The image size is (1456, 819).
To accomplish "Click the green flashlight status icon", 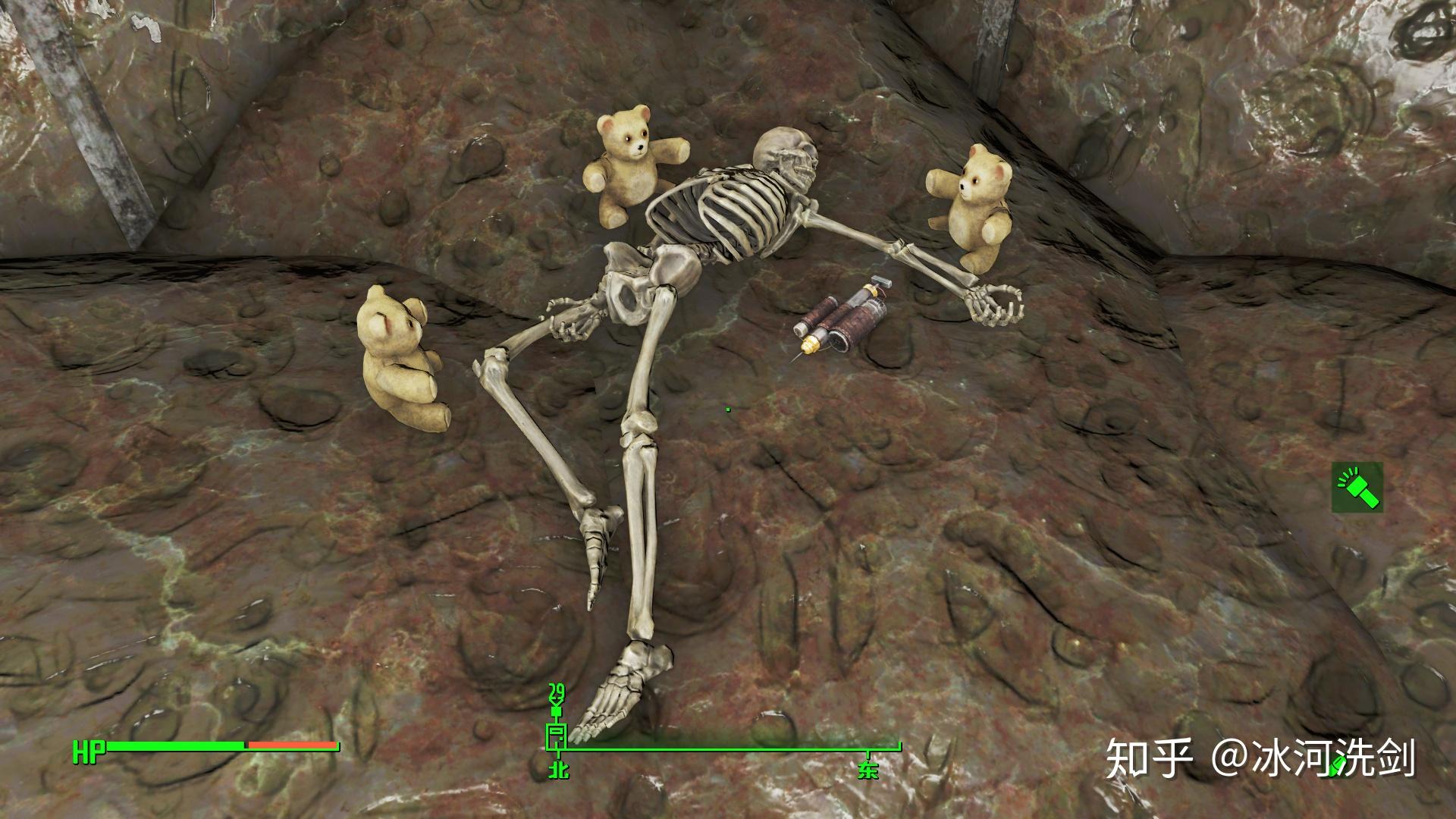I will (1357, 487).
